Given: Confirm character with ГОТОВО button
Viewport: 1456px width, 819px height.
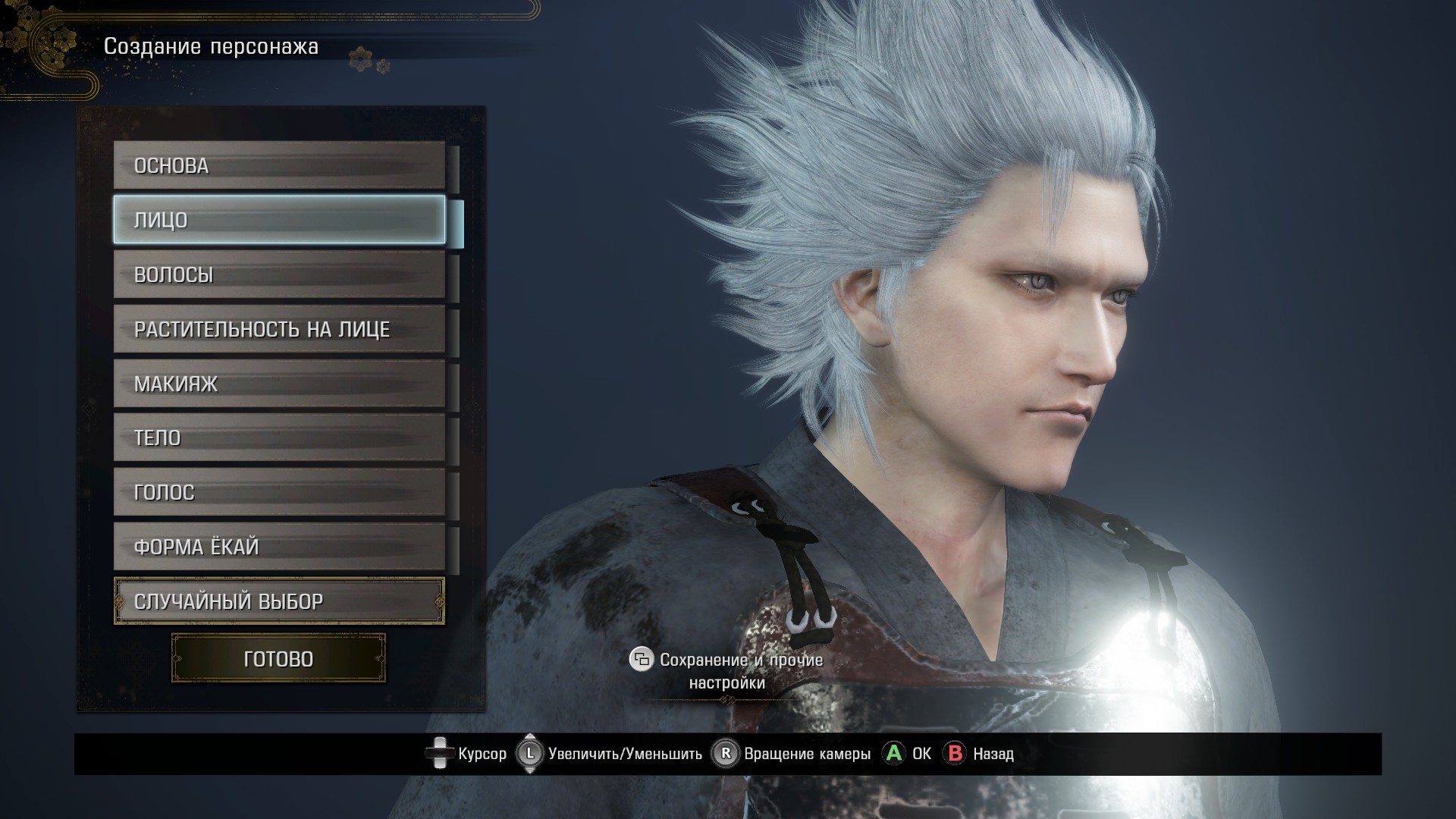Looking at the screenshot, I should tap(278, 658).
